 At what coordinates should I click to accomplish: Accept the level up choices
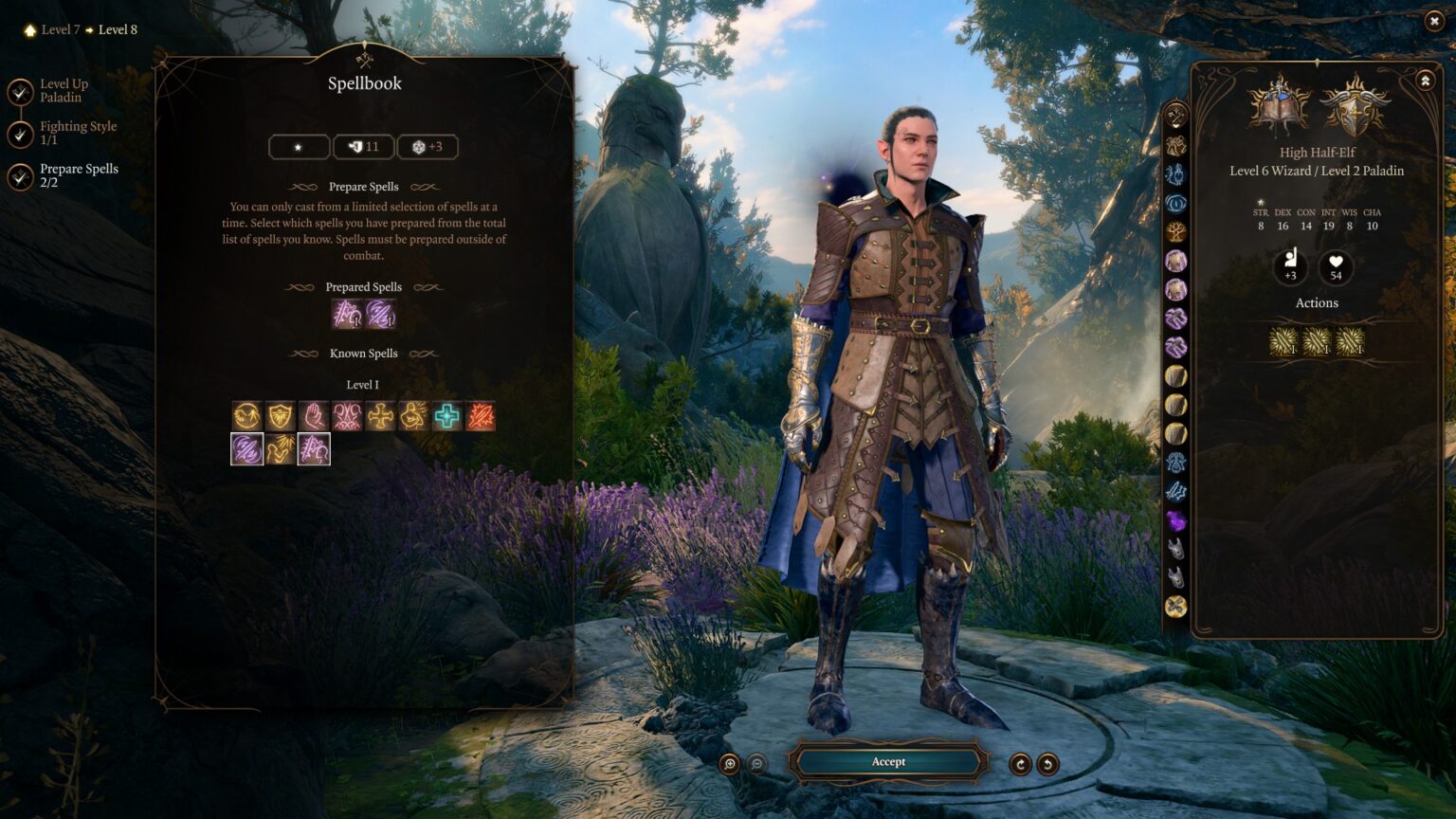888,762
